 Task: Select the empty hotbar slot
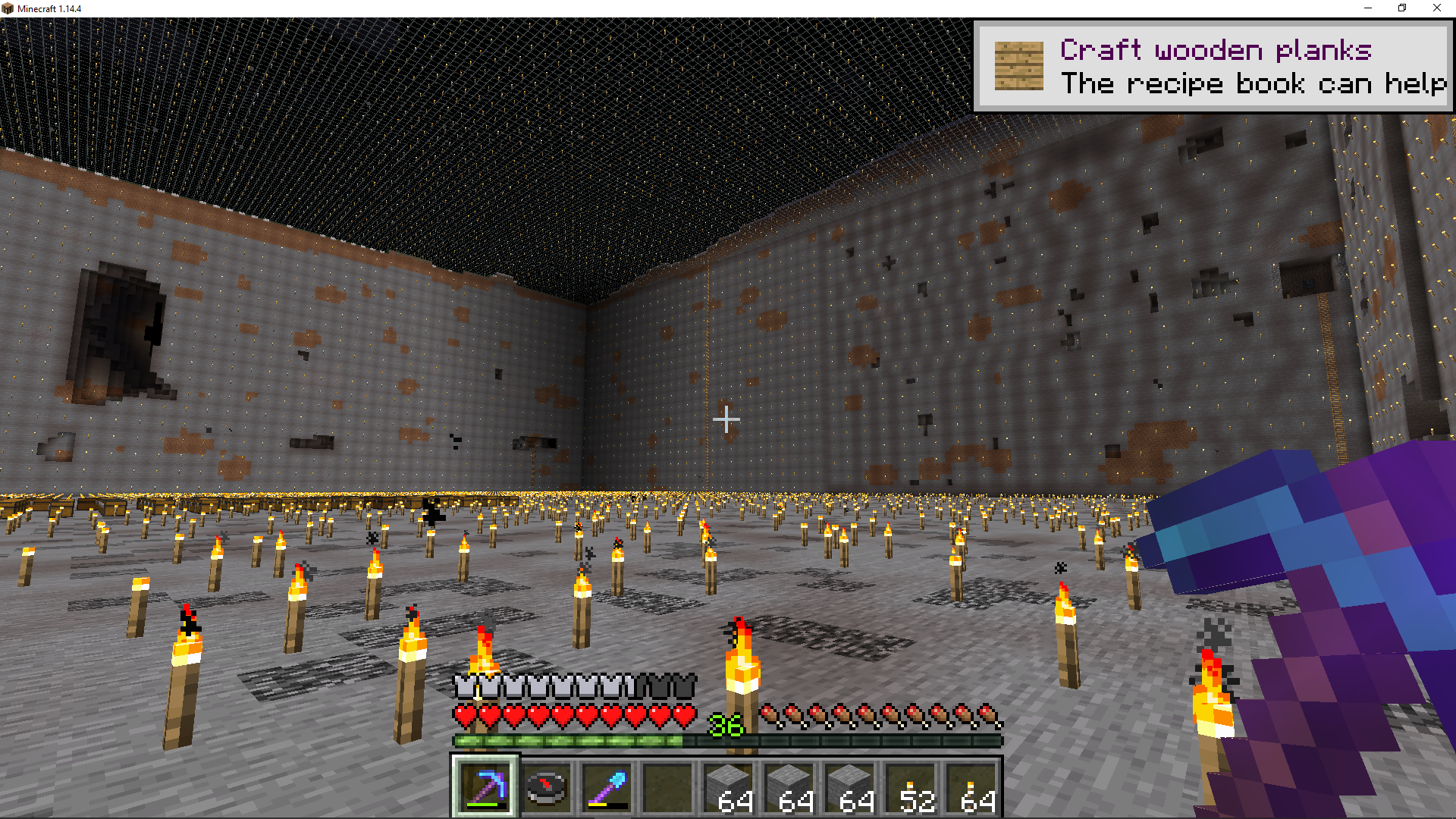667,786
